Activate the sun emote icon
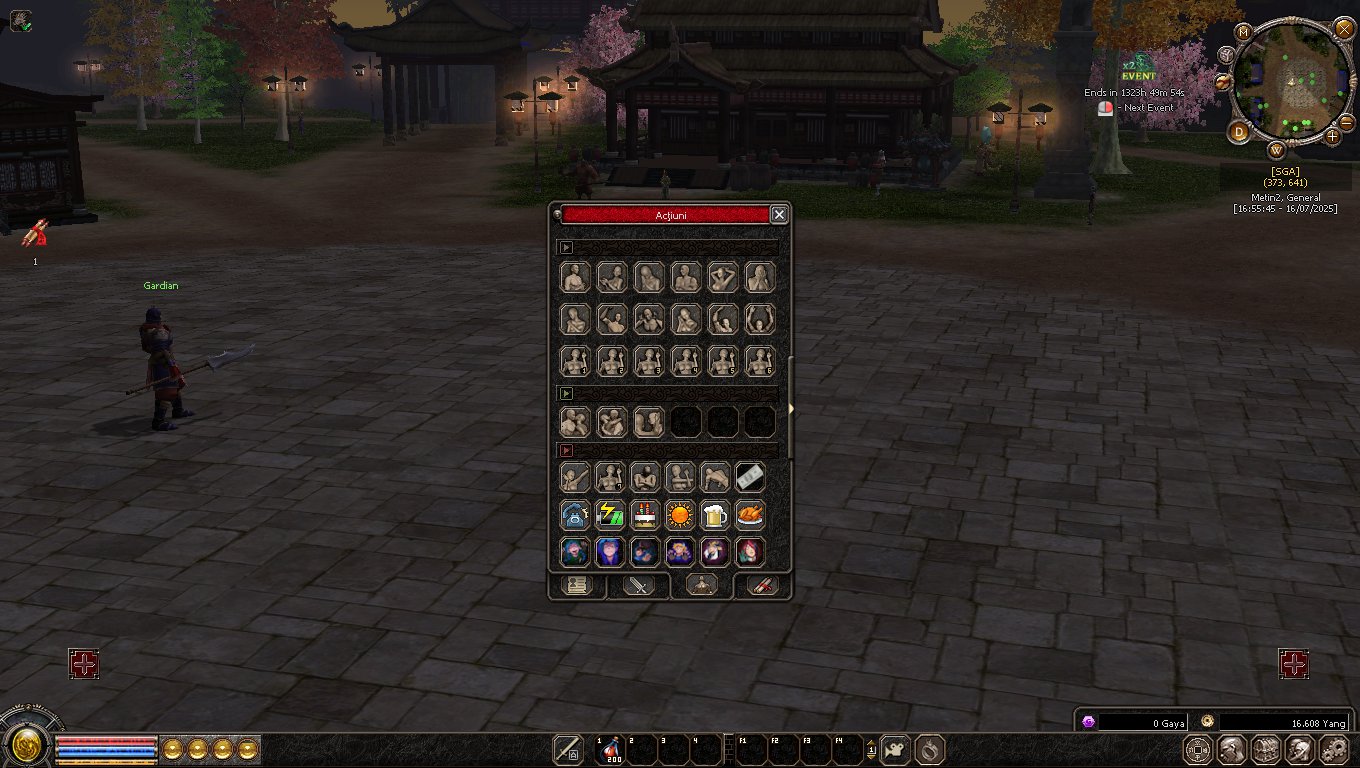1360x768 pixels. click(680, 515)
